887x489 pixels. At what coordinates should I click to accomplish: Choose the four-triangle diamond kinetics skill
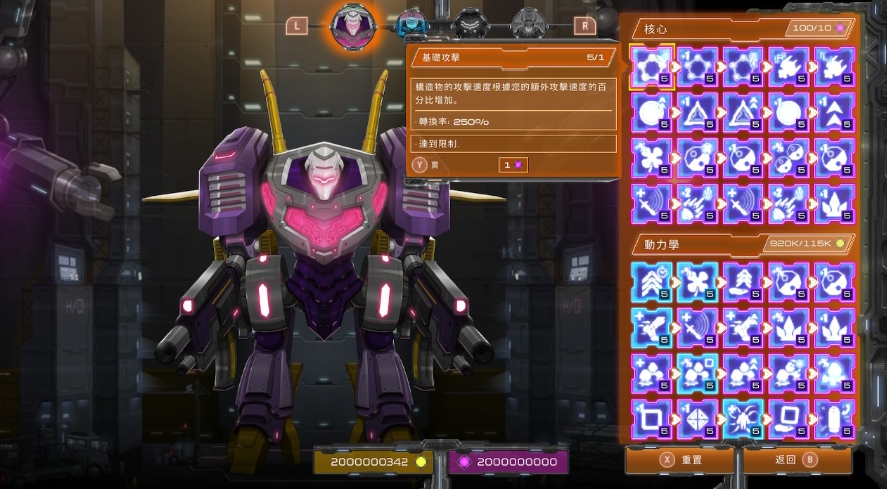[697, 419]
